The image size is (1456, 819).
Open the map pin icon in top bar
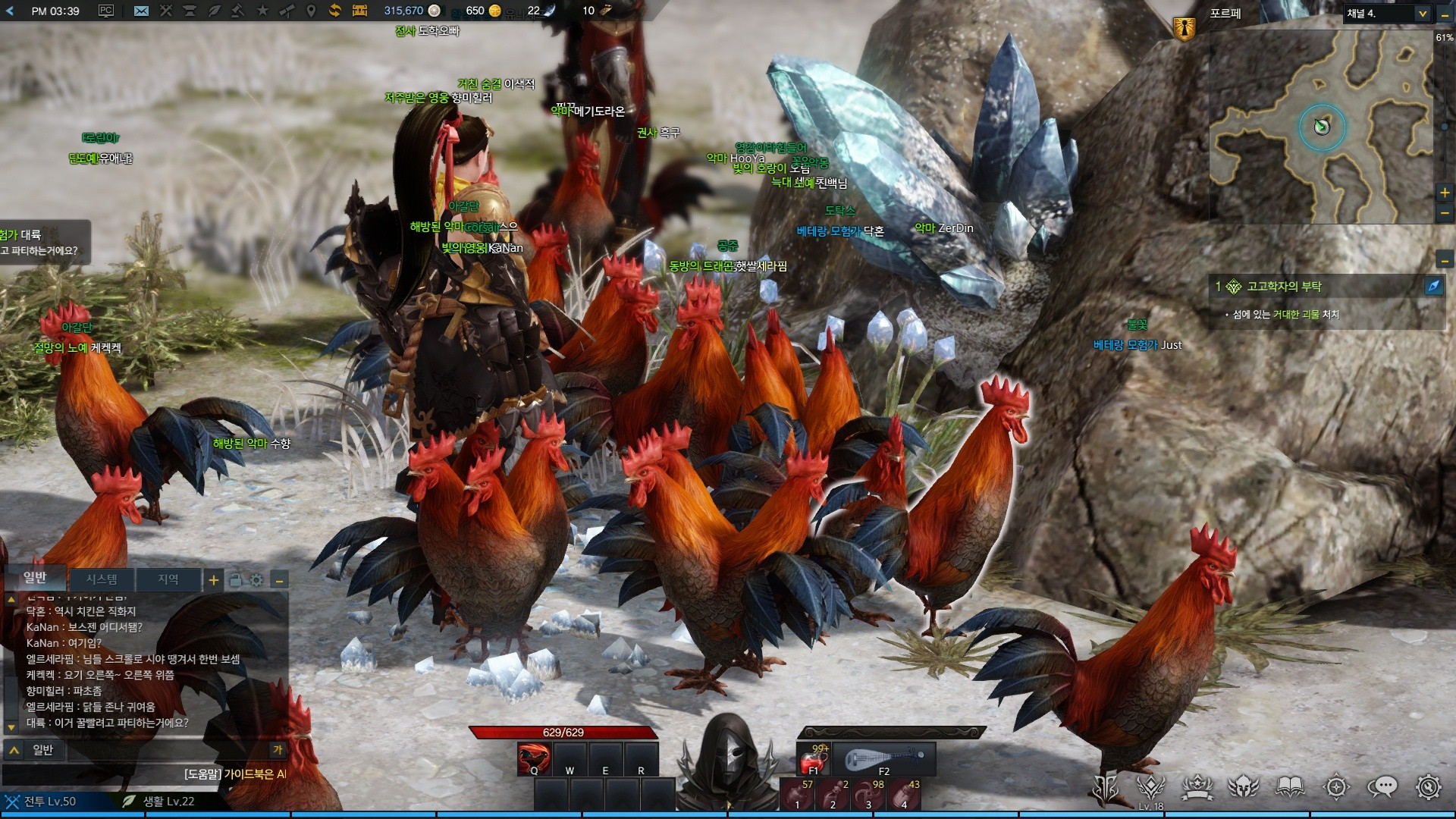[x=310, y=11]
